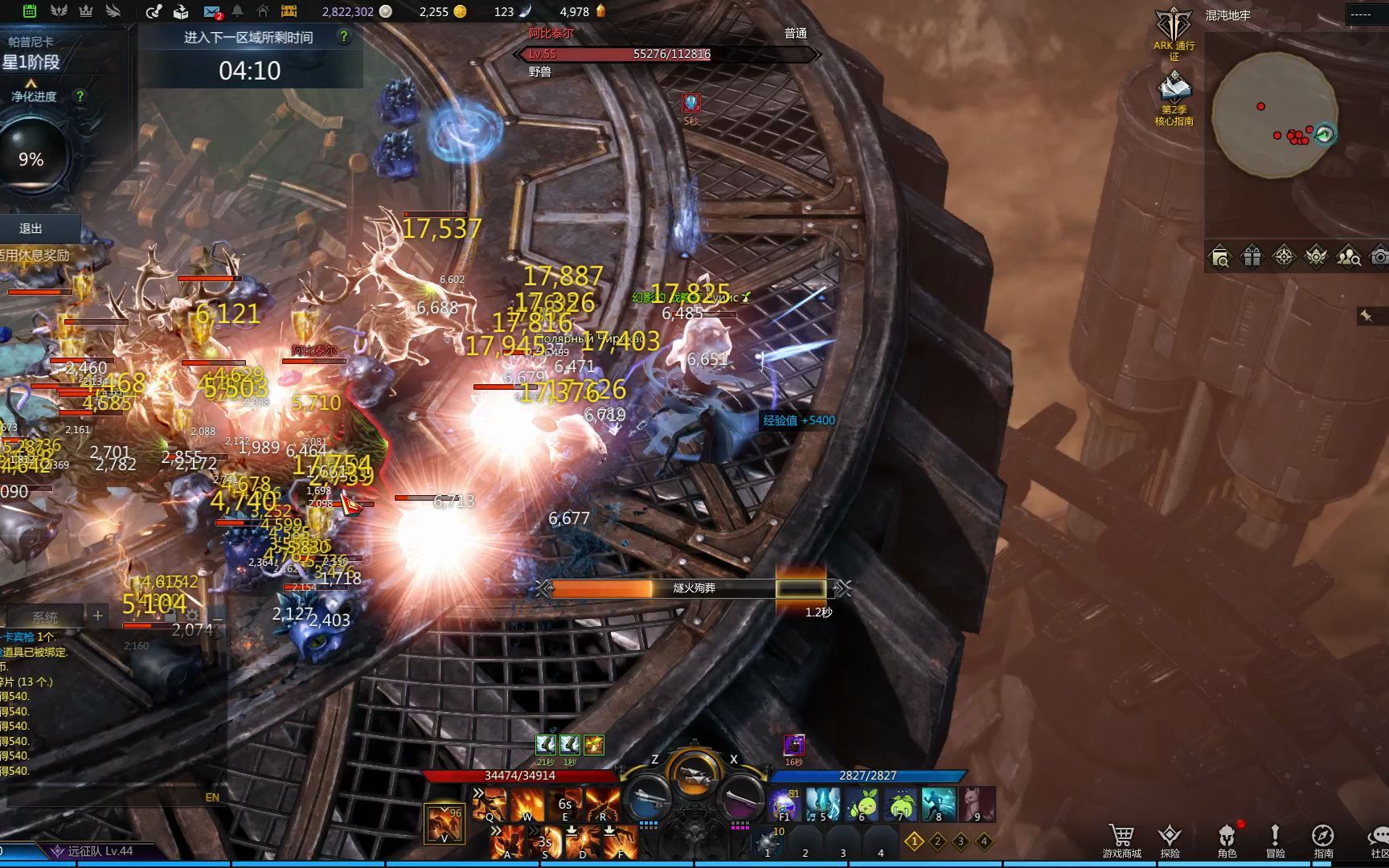
Task: Activate the W fire skill
Action: point(527,805)
